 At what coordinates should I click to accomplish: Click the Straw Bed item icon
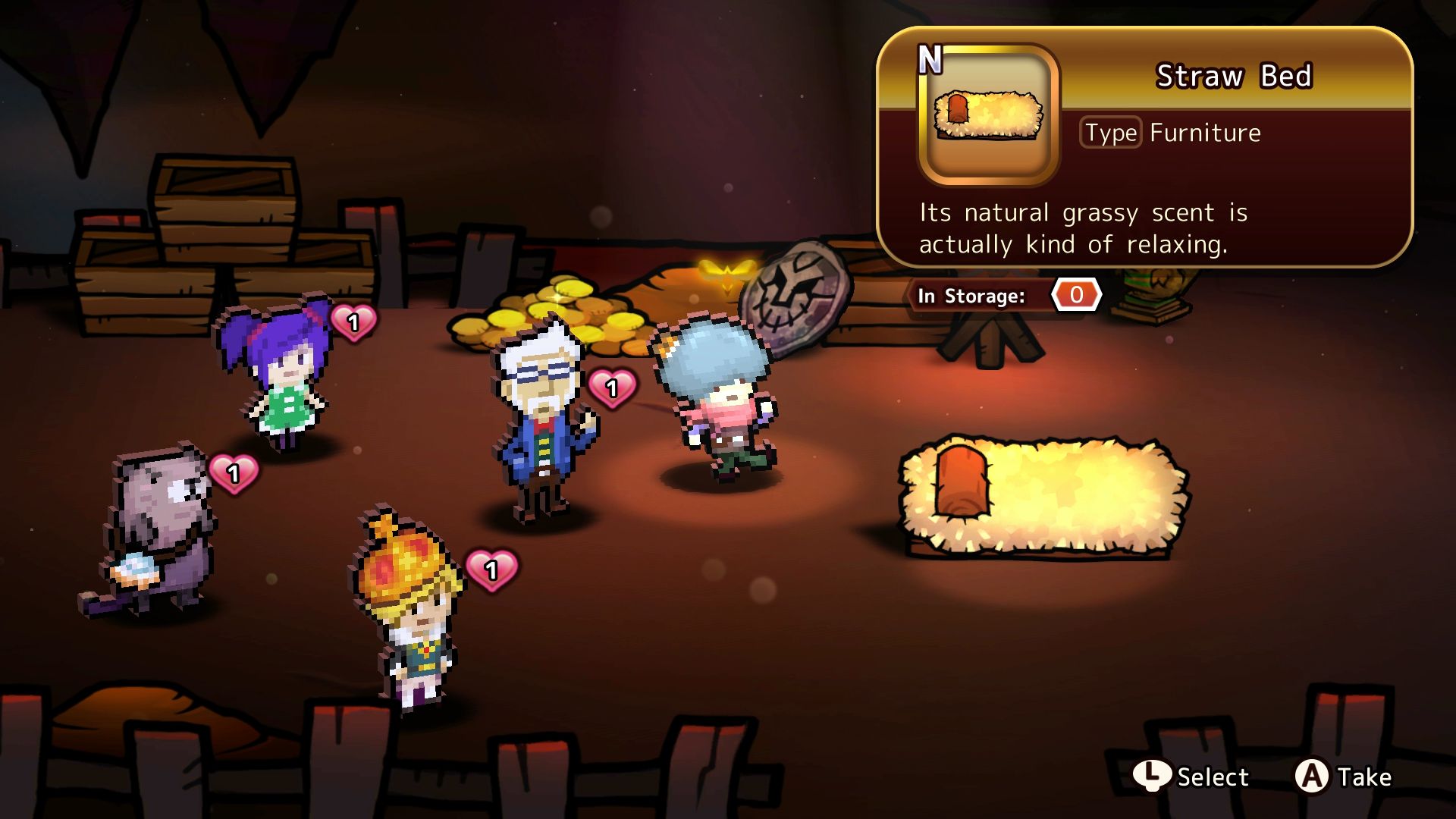[x=987, y=115]
